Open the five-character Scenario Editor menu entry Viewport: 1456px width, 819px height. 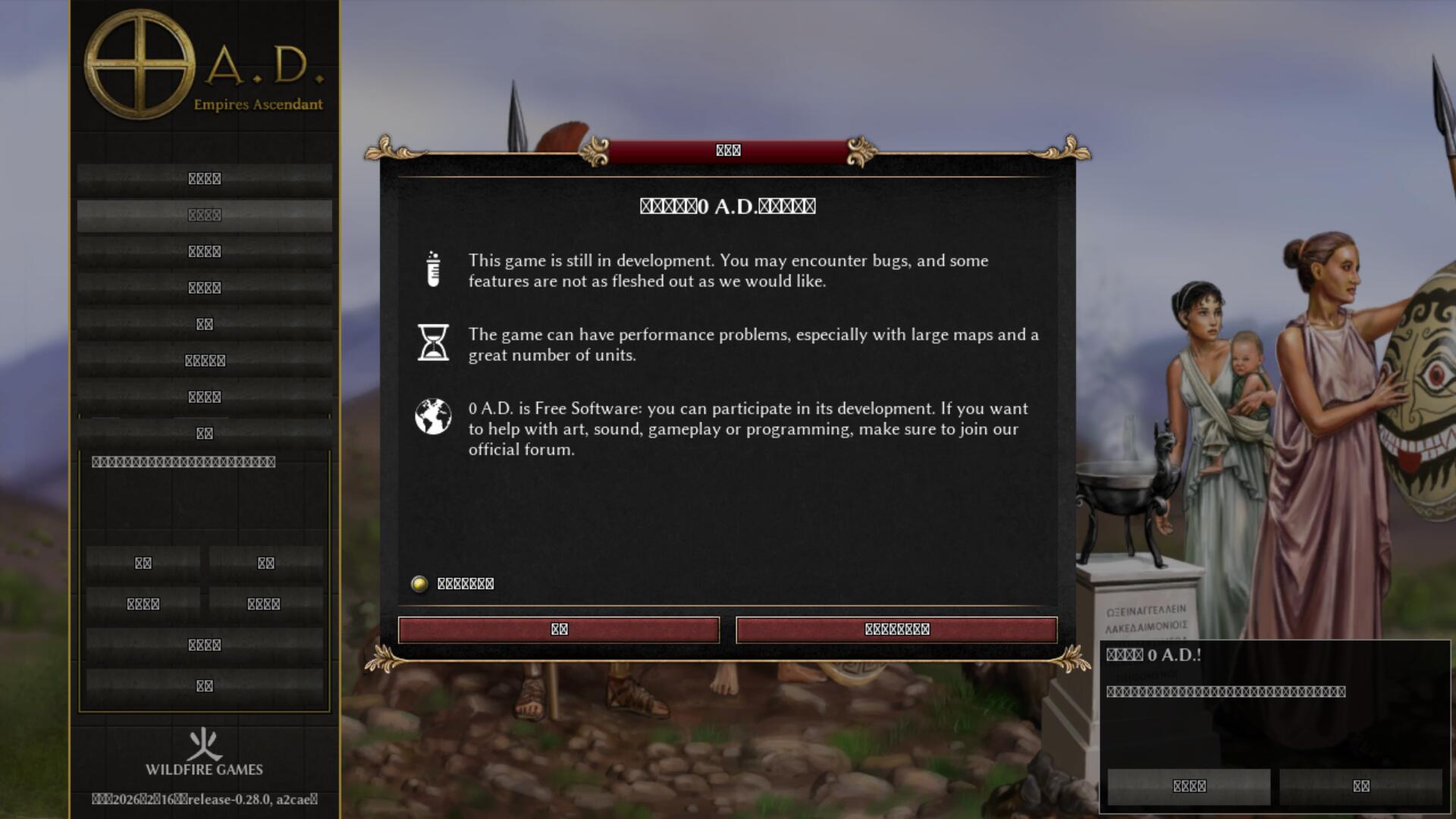coord(204,361)
